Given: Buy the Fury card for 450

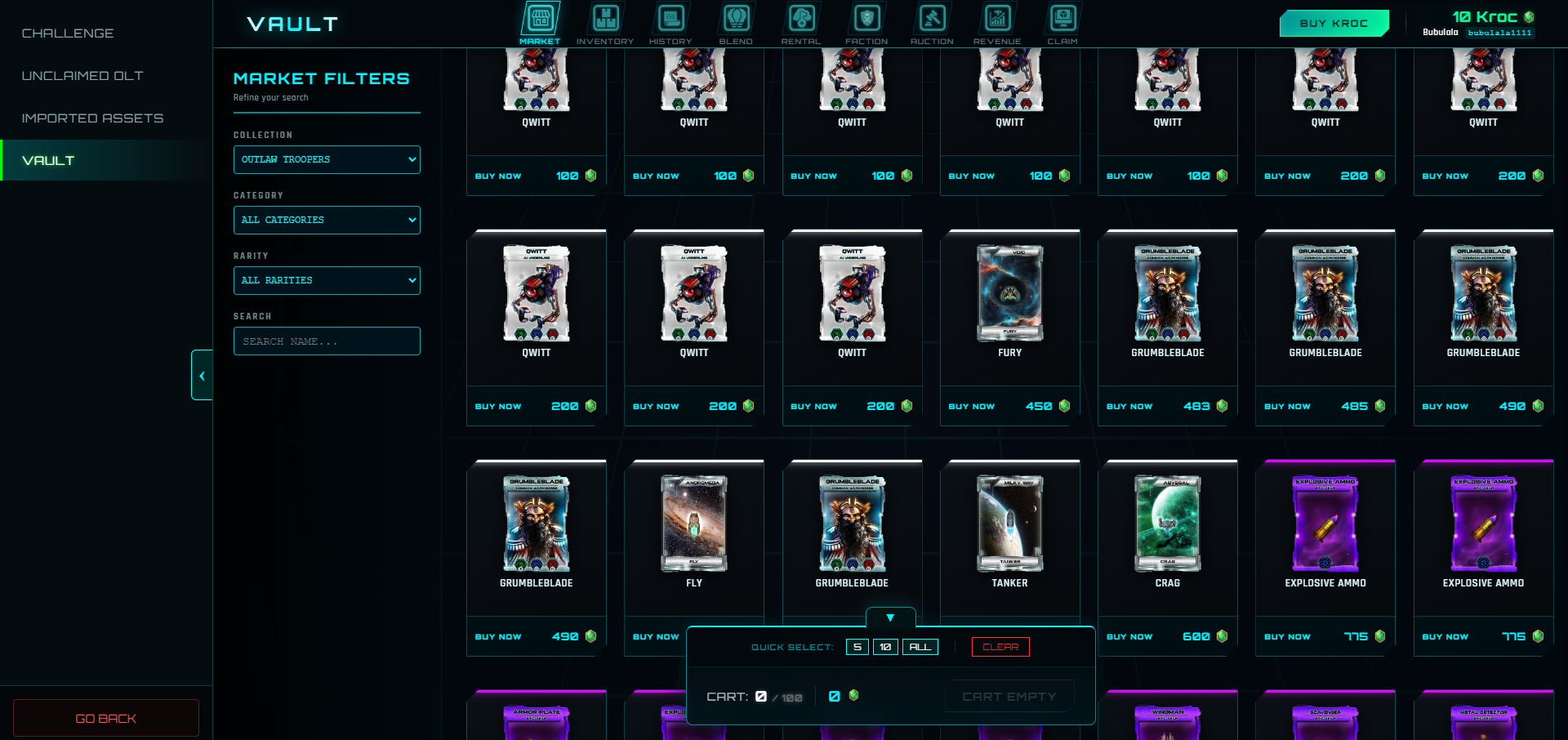Looking at the screenshot, I should tap(972, 406).
